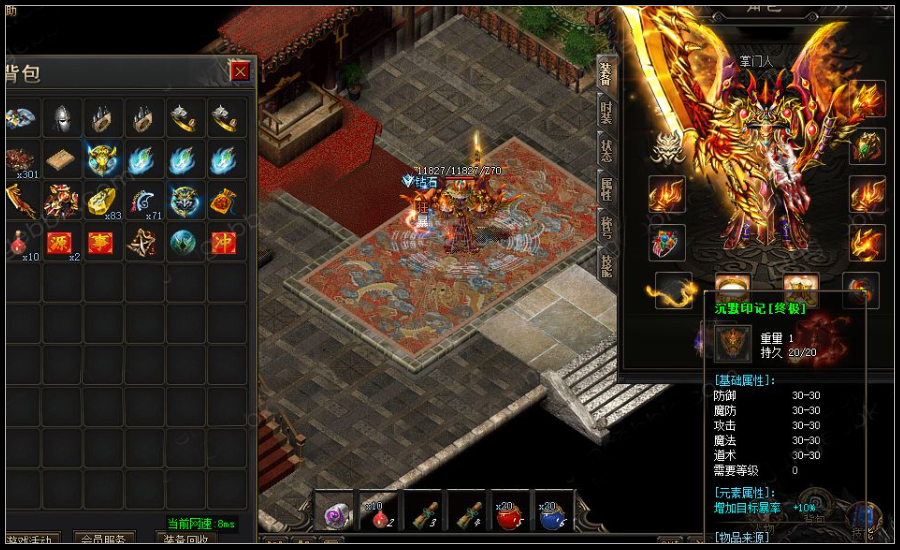The image size is (900, 550).
Task: Show the 属性 attributes tab
Action: click(607, 189)
